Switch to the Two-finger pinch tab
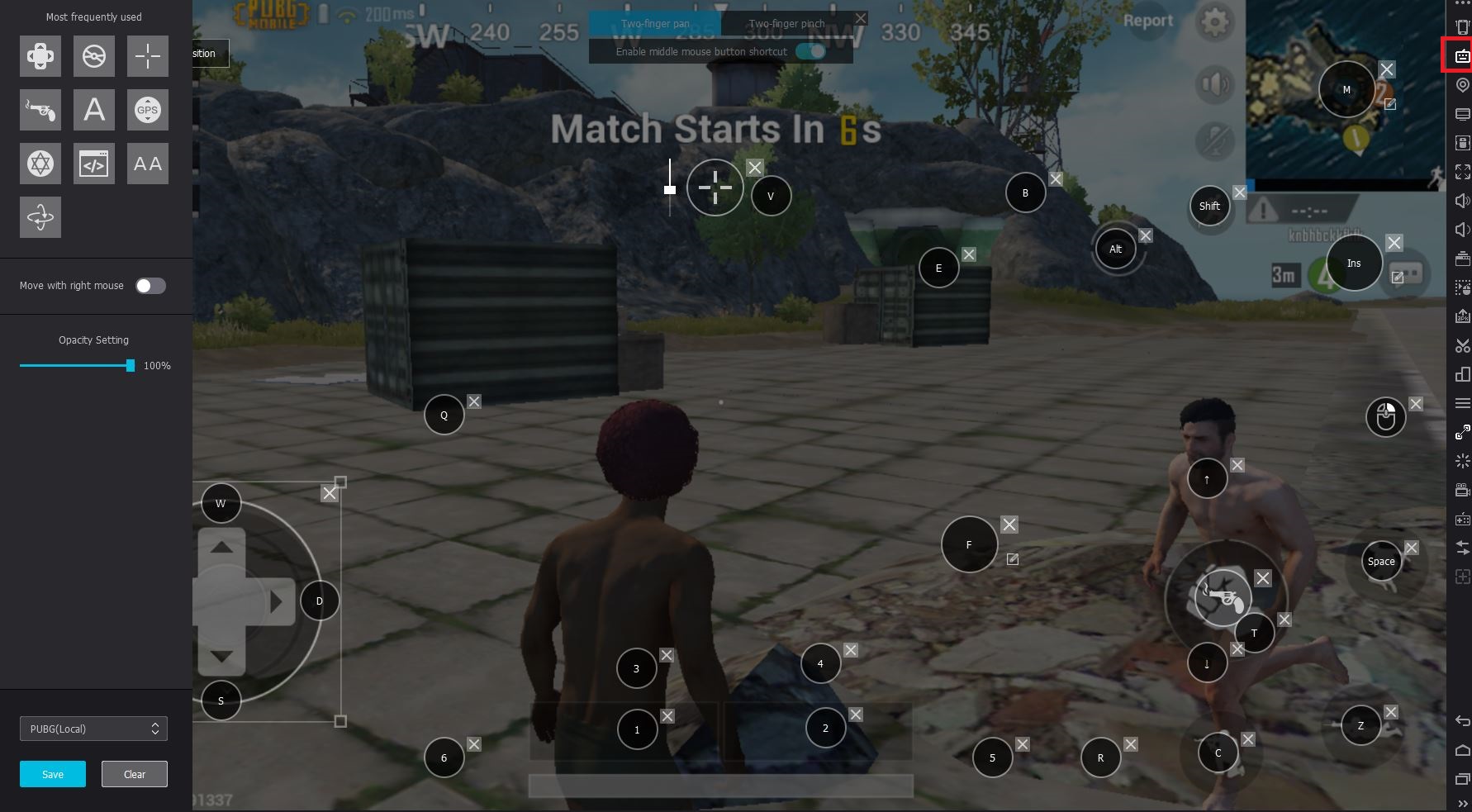This screenshot has width=1472, height=812. click(x=786, y=24)
